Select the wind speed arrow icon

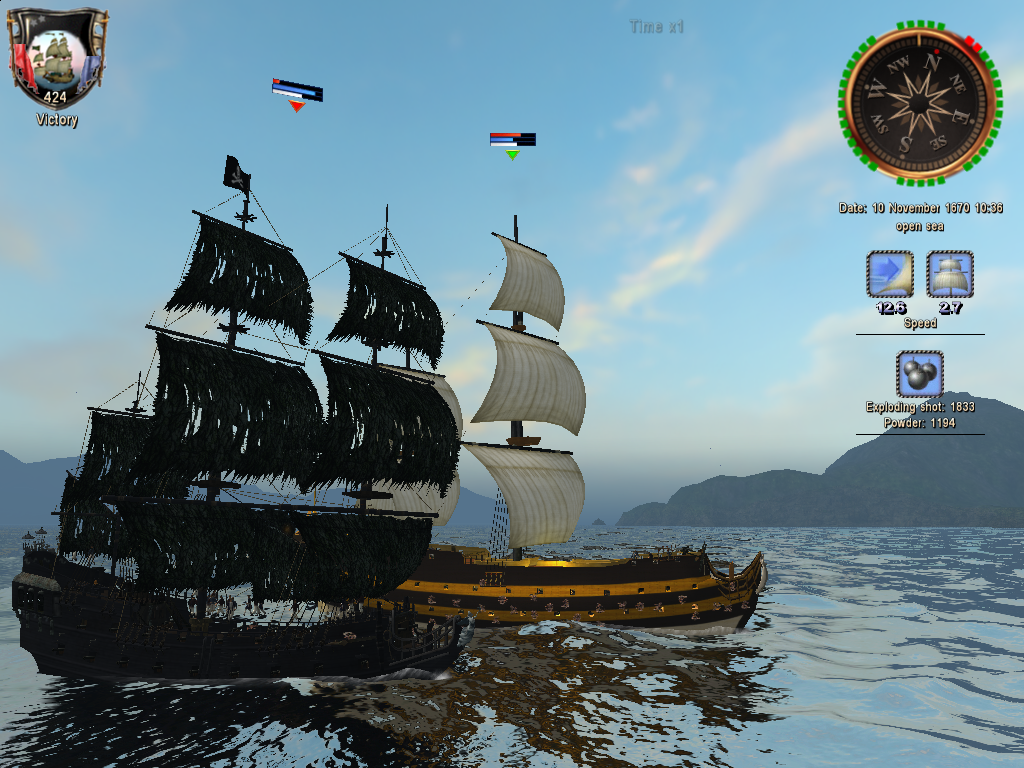(x=889, y=274)
